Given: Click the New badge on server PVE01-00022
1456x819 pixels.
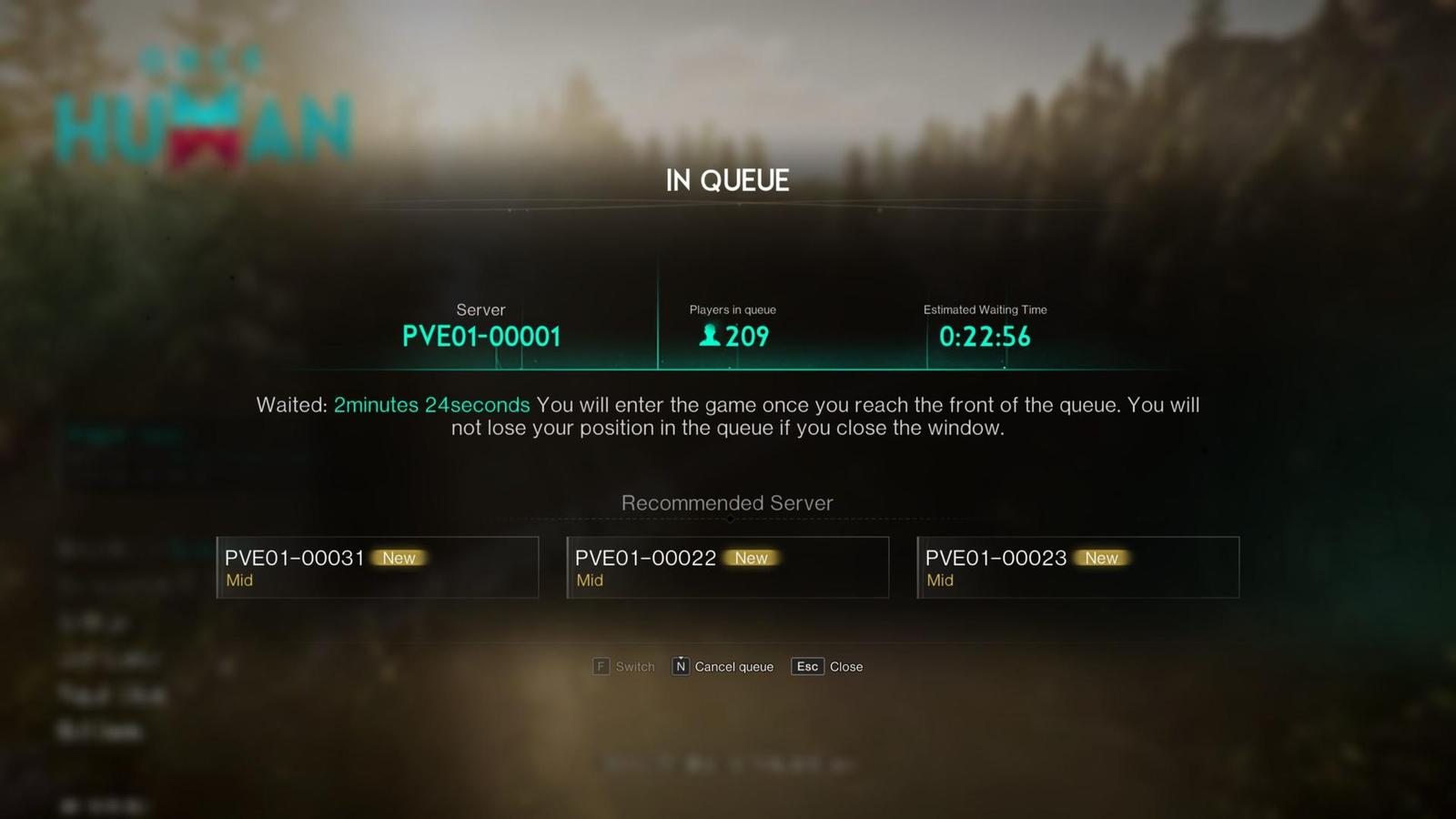Looking at the screenshot, I should click(751, 558).
